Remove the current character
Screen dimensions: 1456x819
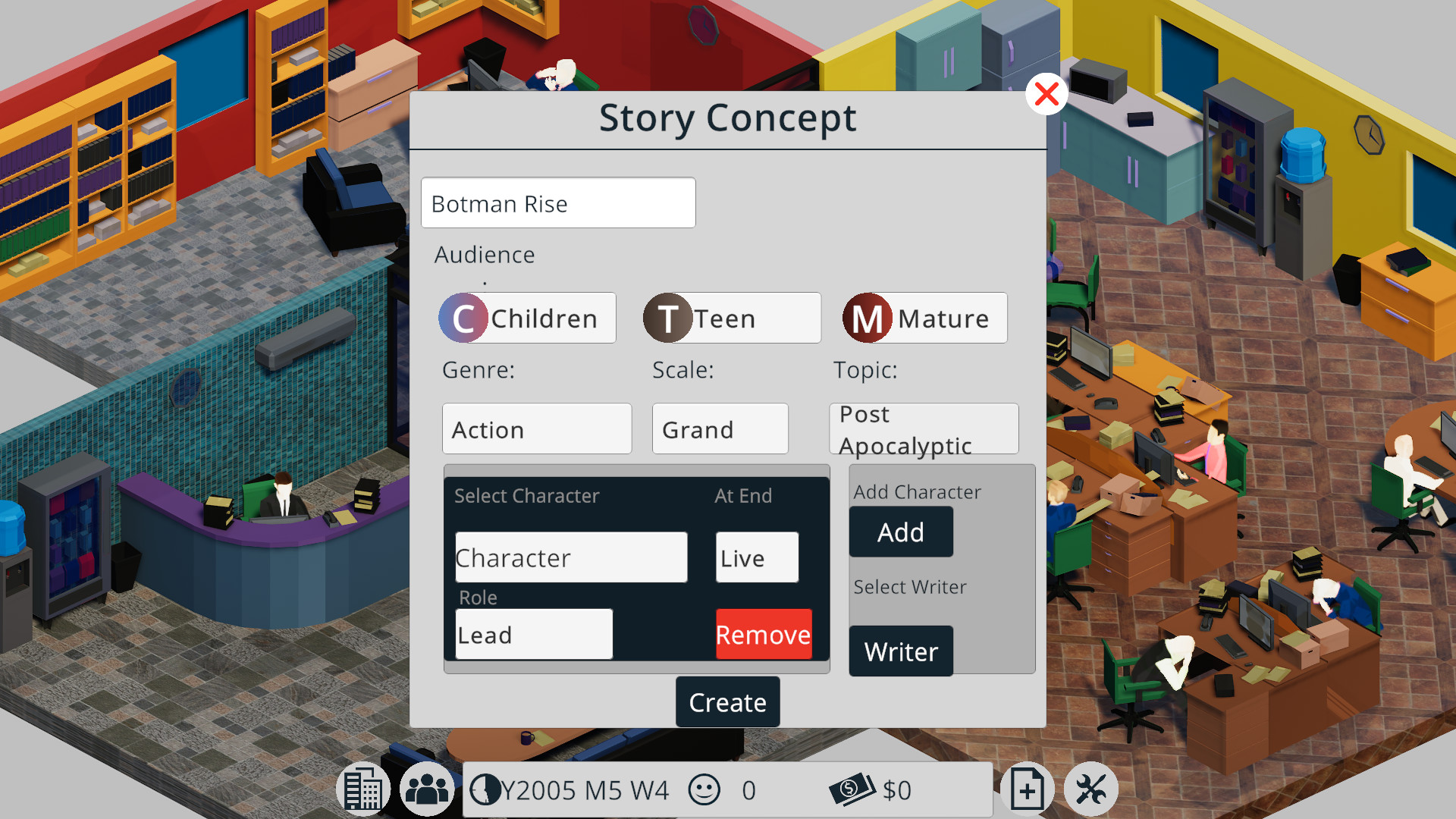tap(763, 634)
